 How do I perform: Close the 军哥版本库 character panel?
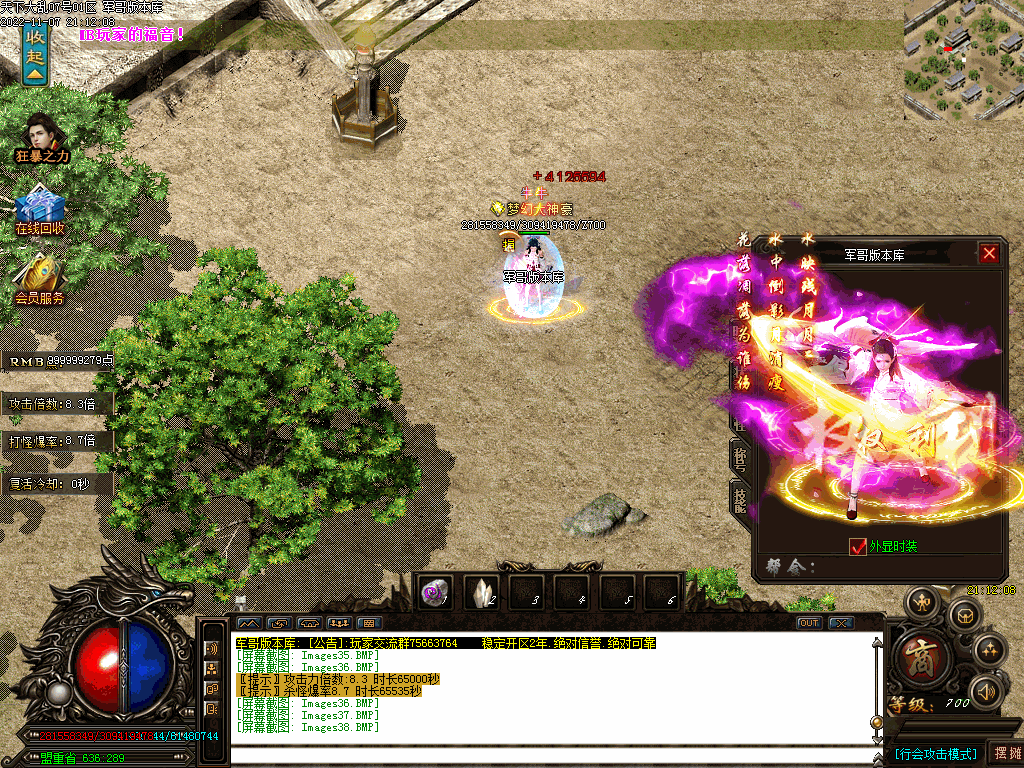(989, 254)
